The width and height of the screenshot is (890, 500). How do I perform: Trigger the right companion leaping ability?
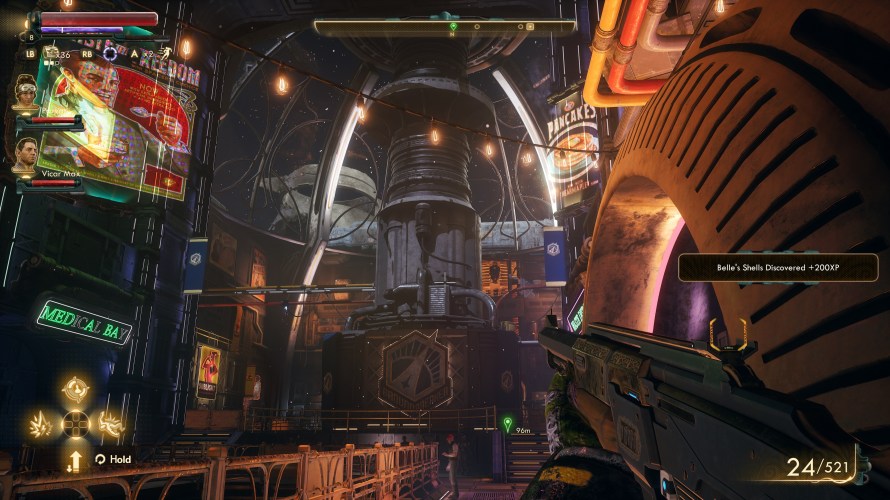coord(109,423)
